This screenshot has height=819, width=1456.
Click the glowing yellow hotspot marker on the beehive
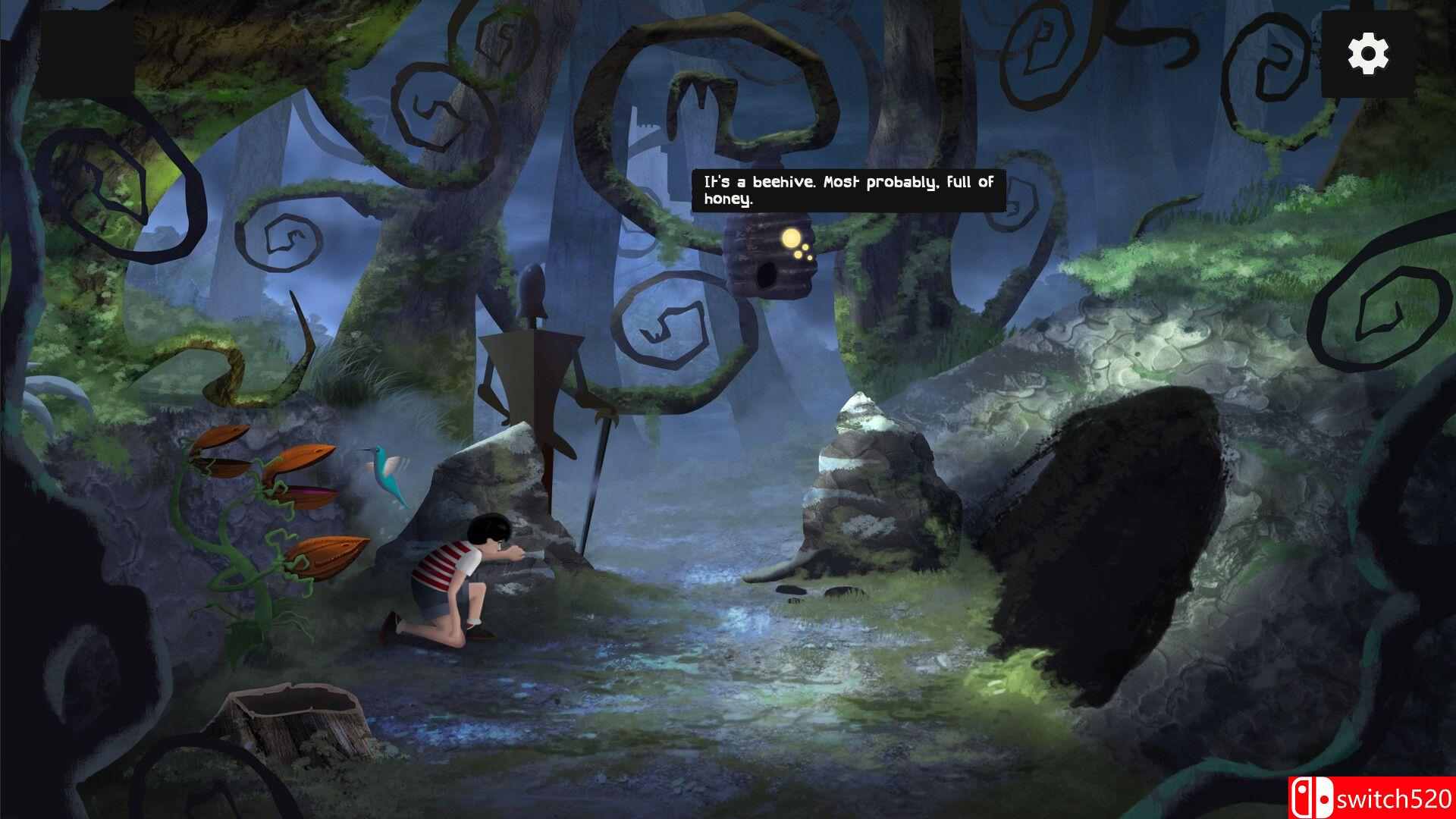(x=792, y=238)
